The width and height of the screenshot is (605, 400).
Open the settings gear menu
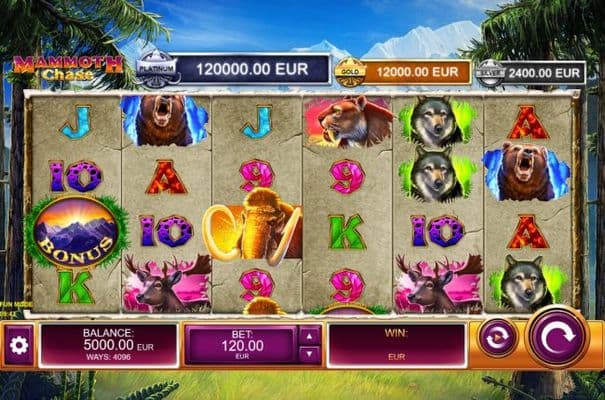coord(17,345)
